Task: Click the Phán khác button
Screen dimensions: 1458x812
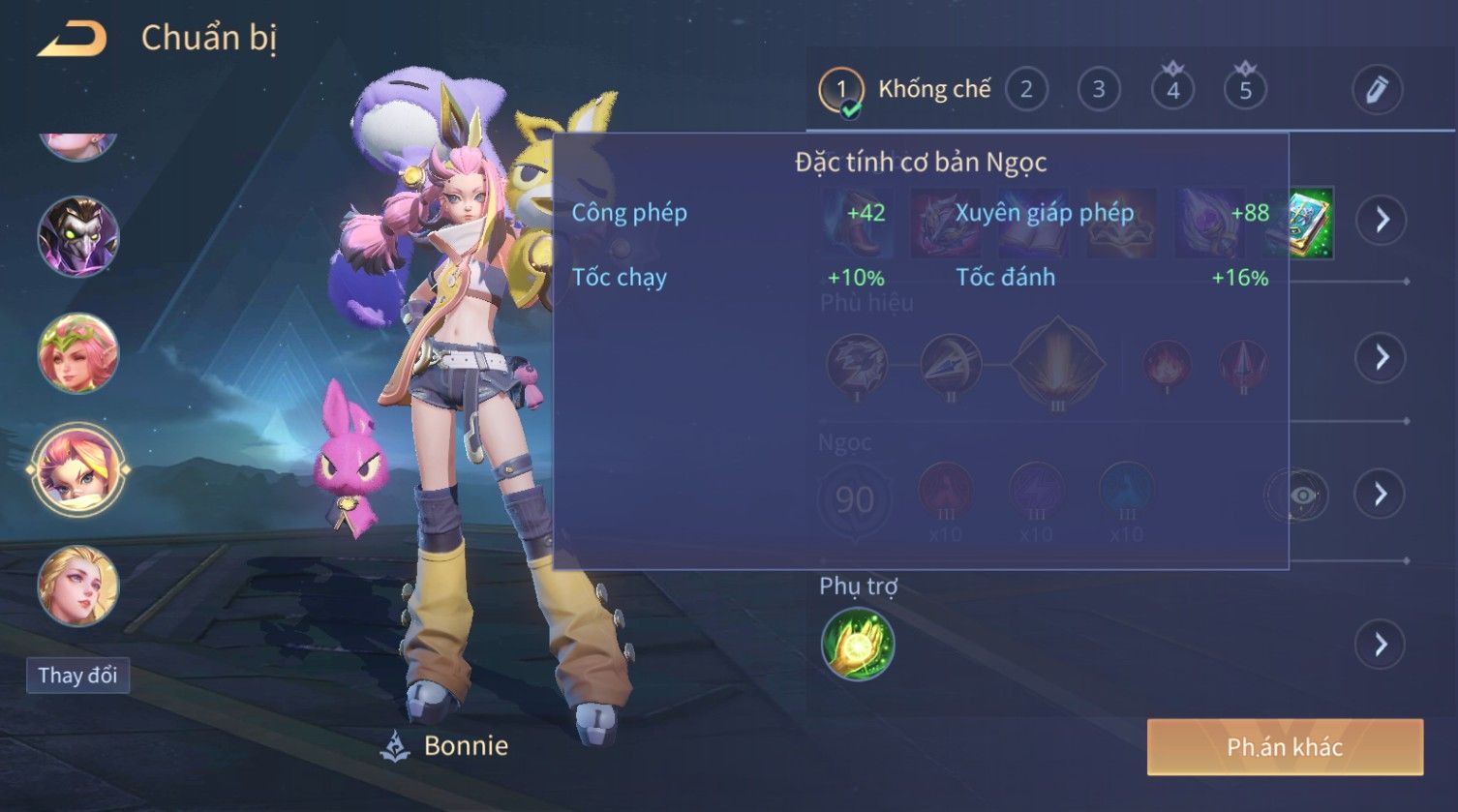Action: pos(1285,747)
